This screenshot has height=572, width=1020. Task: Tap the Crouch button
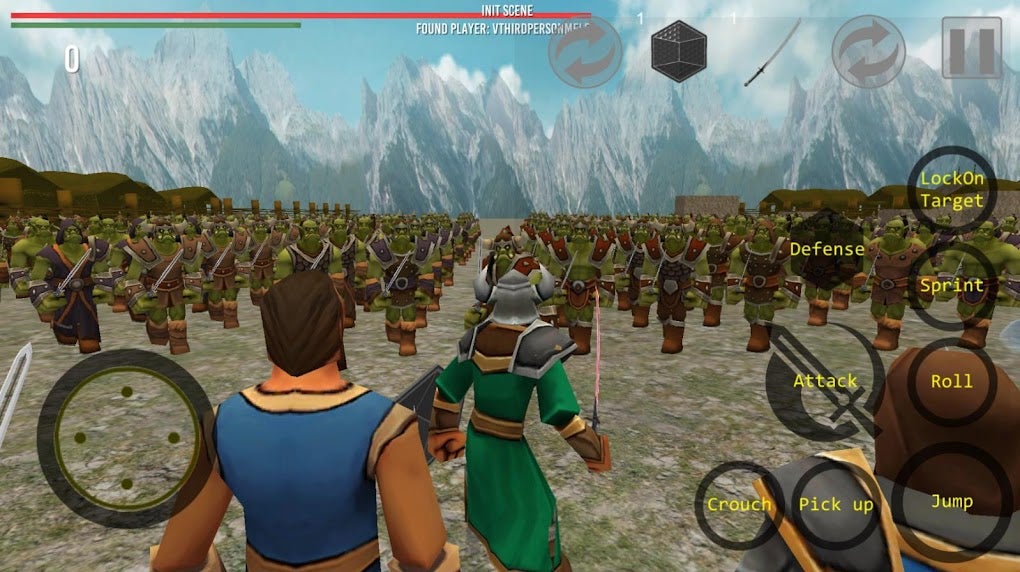tap(739, 505)
